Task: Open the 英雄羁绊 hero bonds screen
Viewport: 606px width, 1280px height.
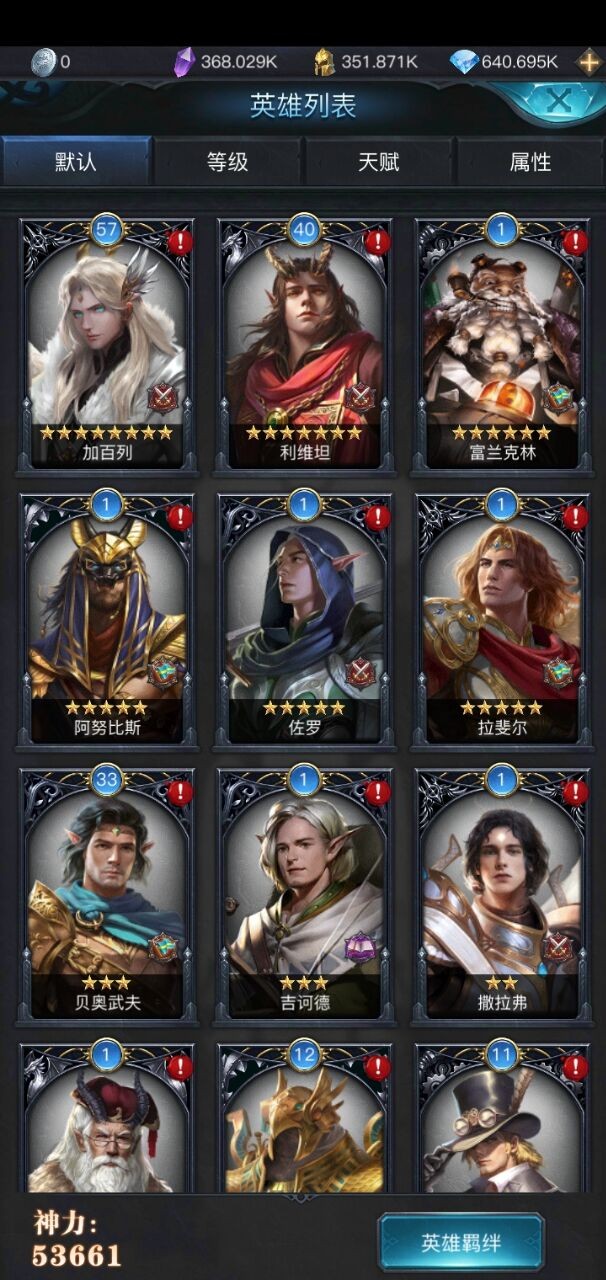Action: (x=461, y=1243)
